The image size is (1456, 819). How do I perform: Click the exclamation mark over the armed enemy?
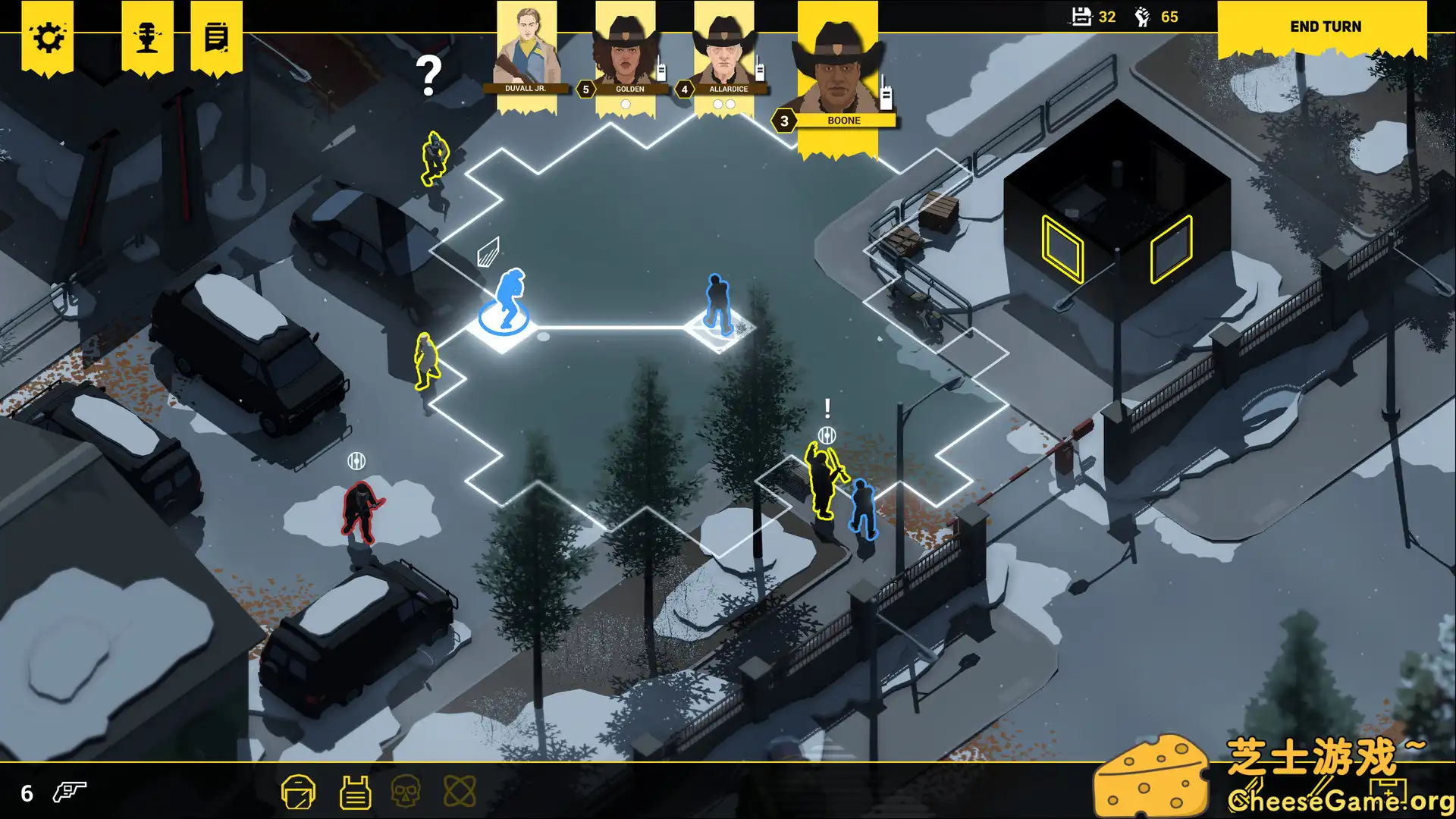(x=827, y=409)
